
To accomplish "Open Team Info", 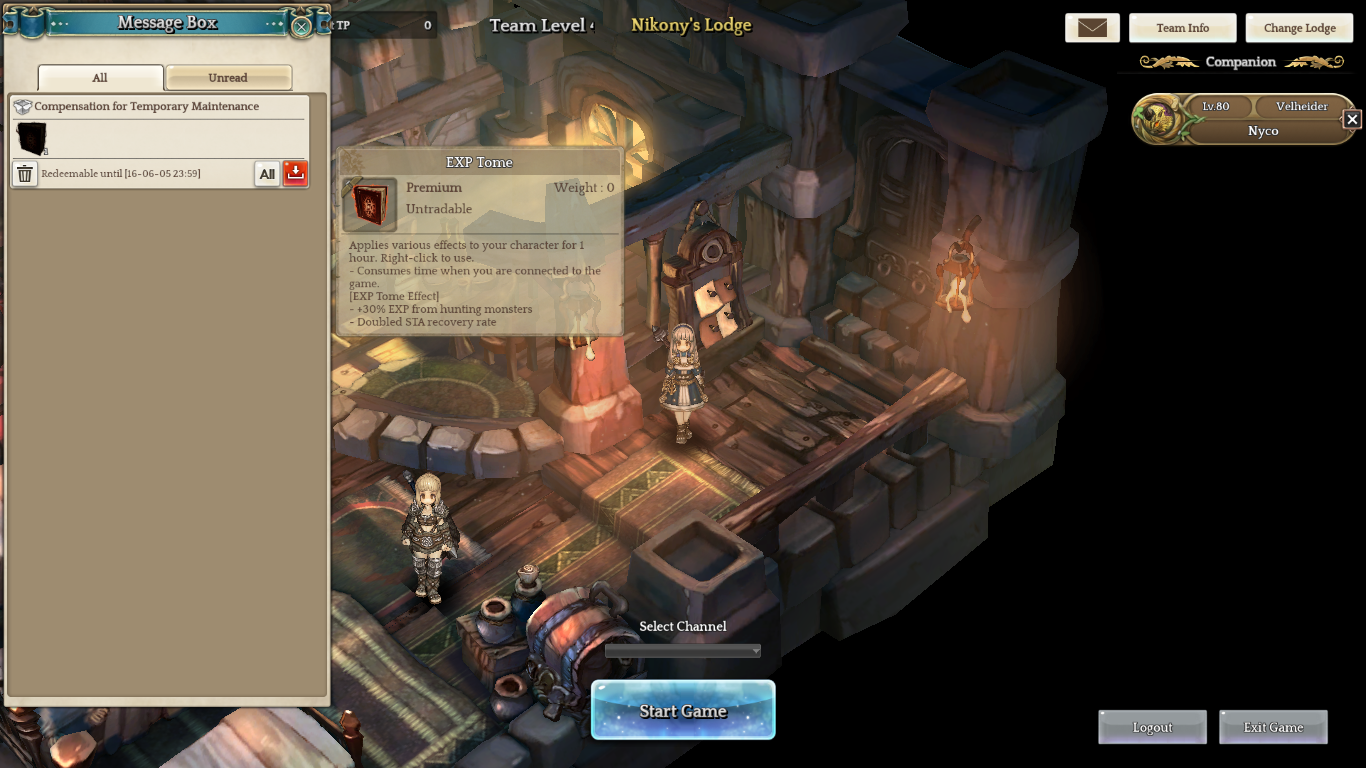I will click(x=1182, y=28).
